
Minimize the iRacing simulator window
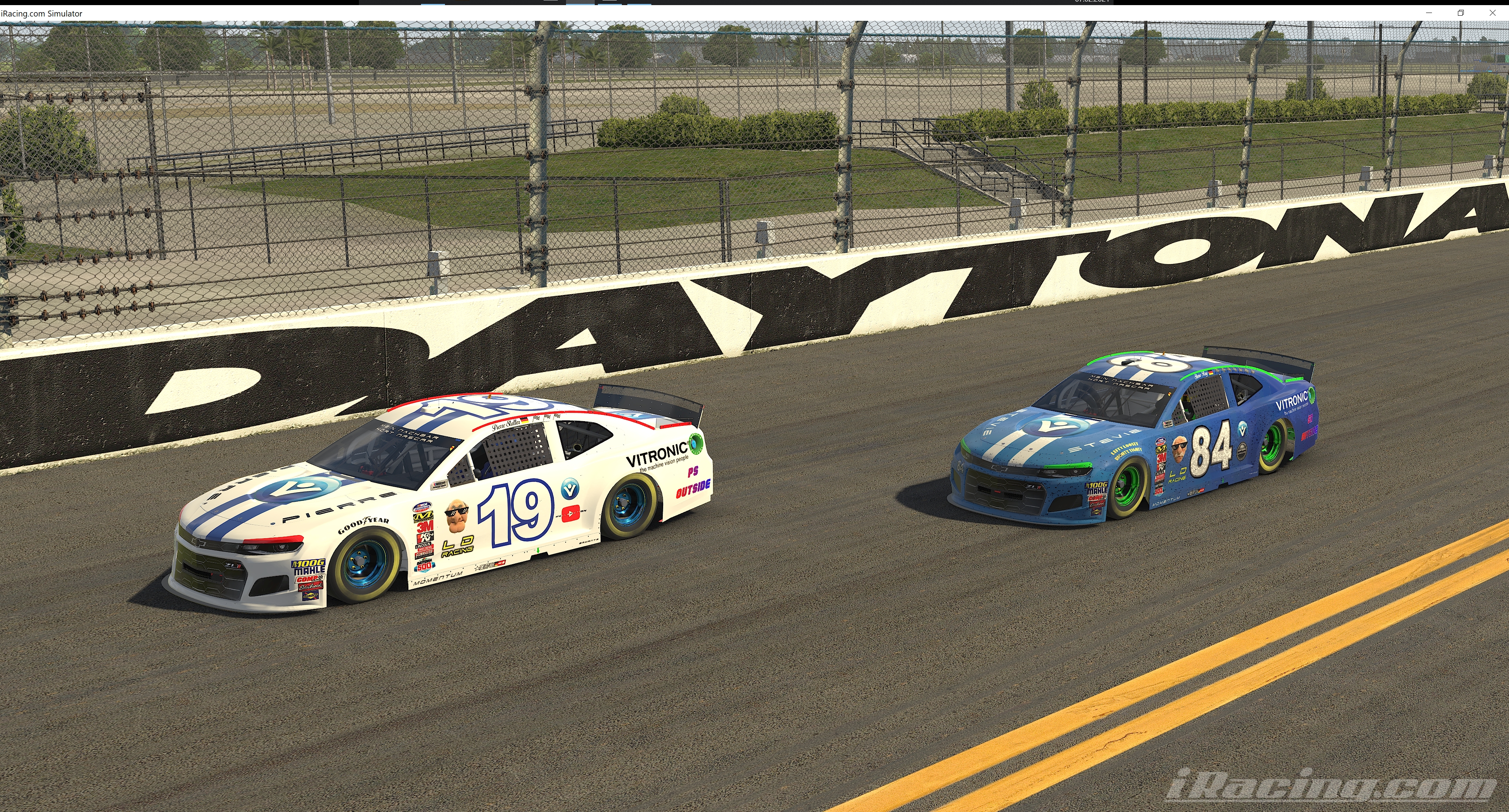(x=1429, y=13)
